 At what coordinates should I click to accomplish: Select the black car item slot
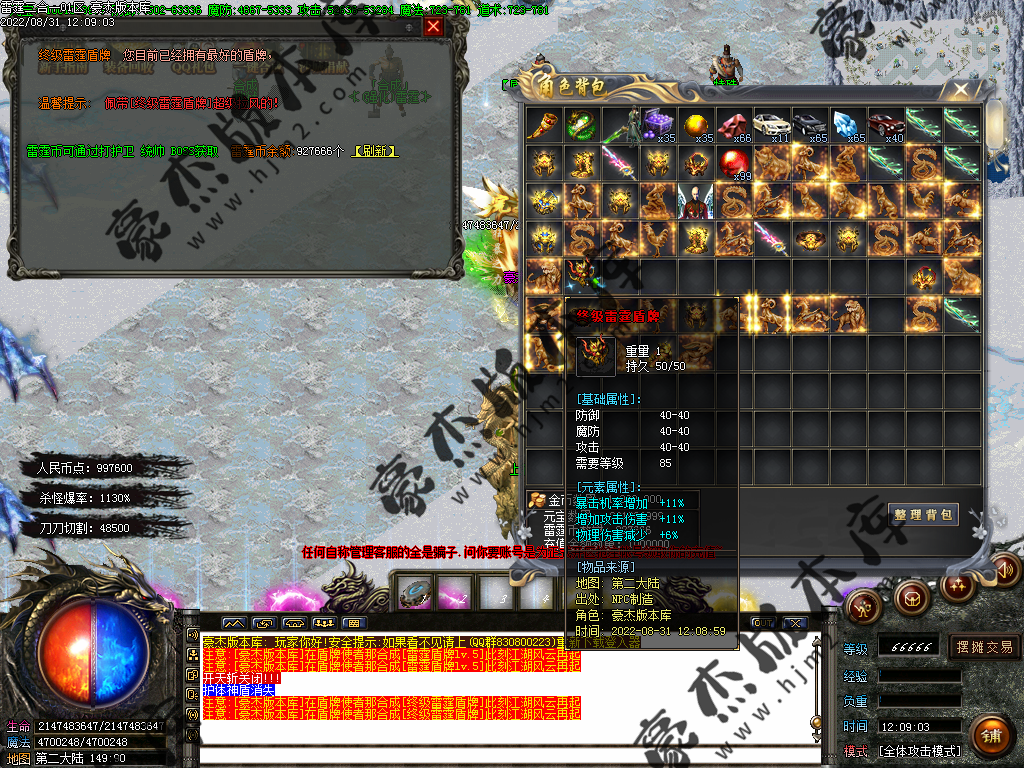(x=809, y=125)
